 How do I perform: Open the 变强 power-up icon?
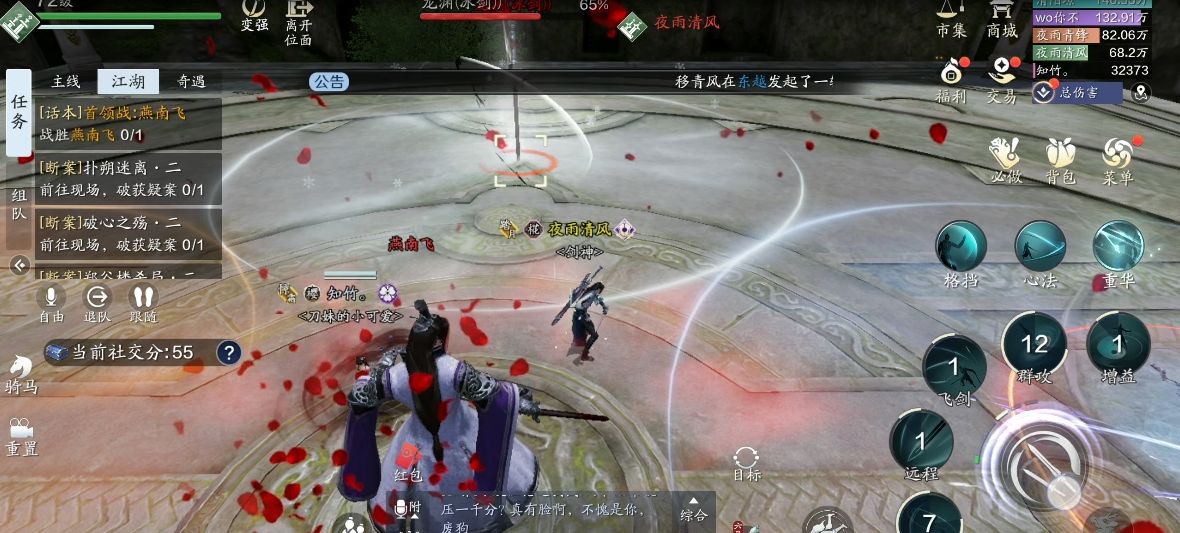coord(255,14)
